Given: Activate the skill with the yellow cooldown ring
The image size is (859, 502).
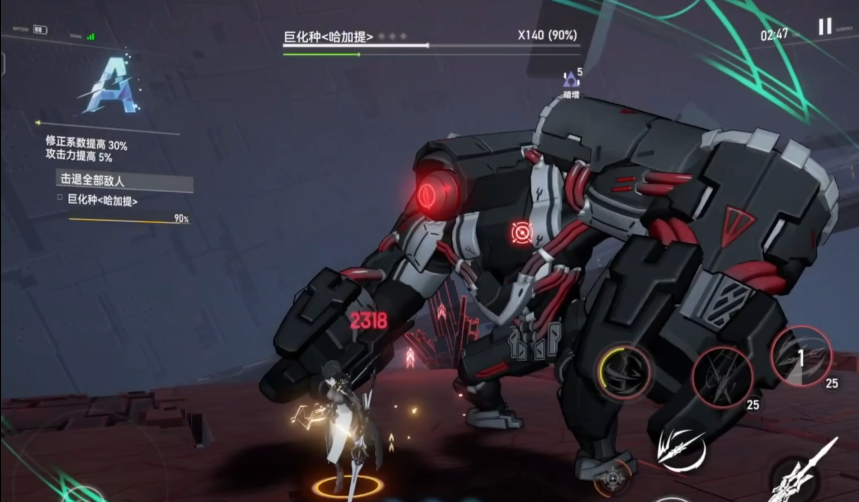Looking at the screenshot, I should (x=628, y=370).
